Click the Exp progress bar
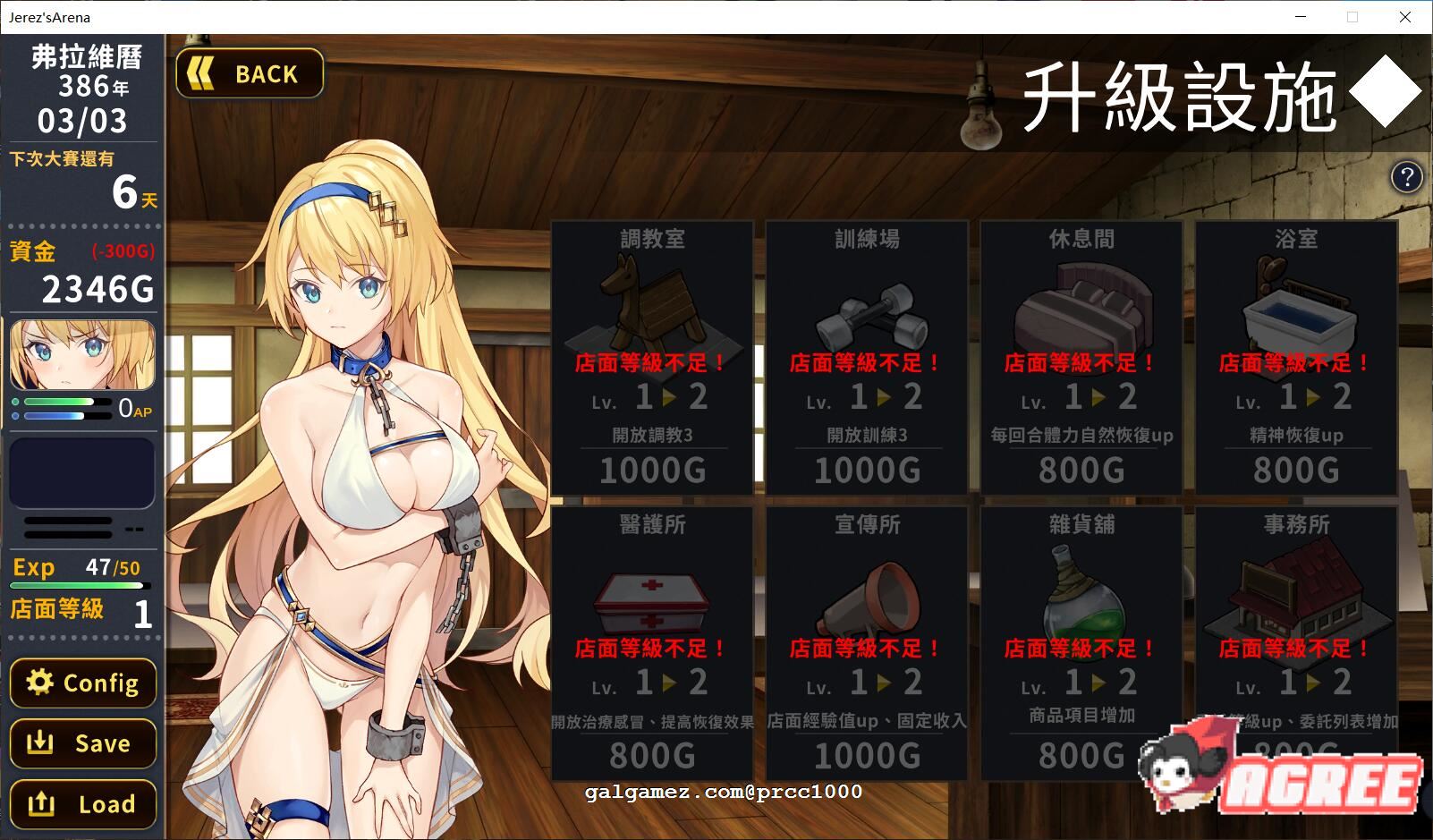This screenshot has width=1433, height=840. 79,586
